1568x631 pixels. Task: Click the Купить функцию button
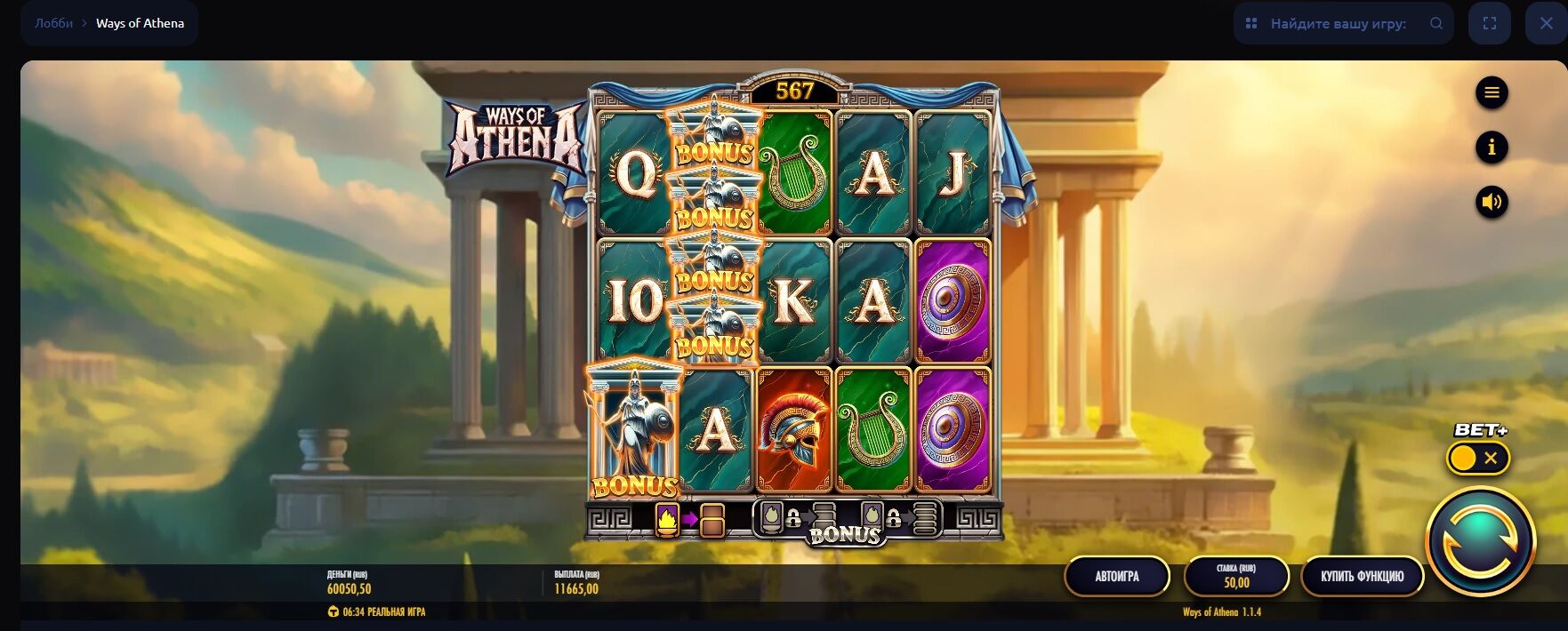(1362, 576)
